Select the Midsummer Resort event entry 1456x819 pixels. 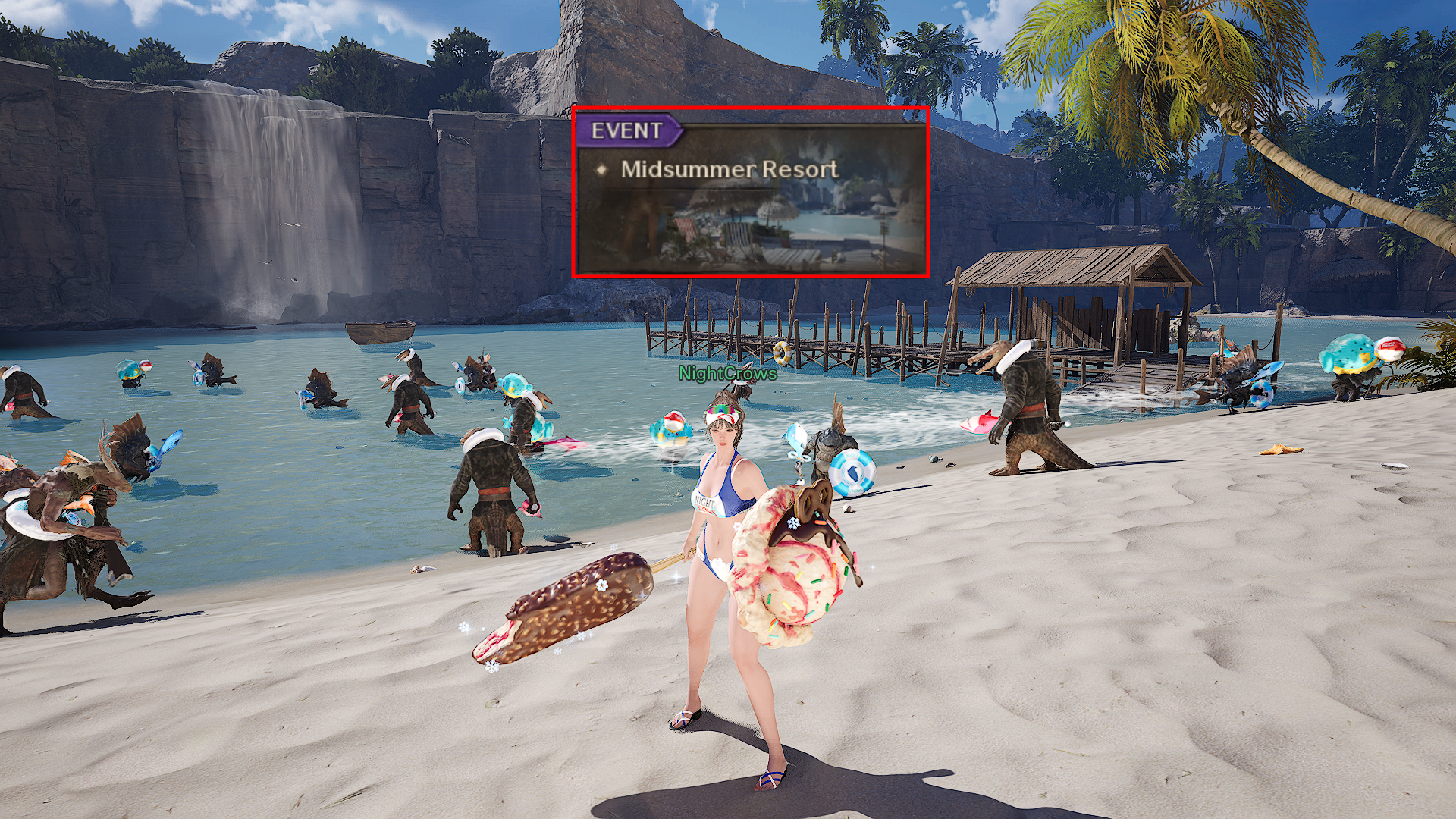729,169
